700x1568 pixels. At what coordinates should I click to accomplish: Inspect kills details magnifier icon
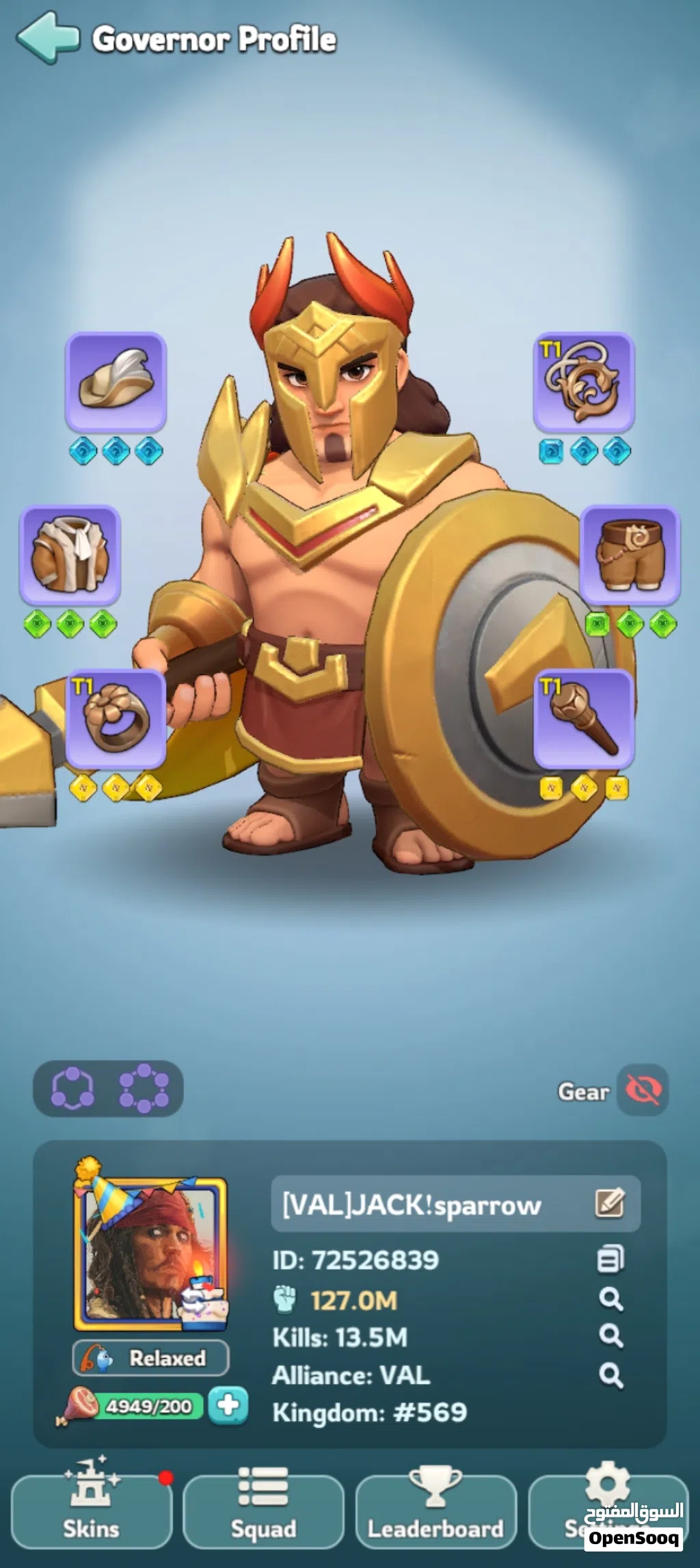[610, 1336]
